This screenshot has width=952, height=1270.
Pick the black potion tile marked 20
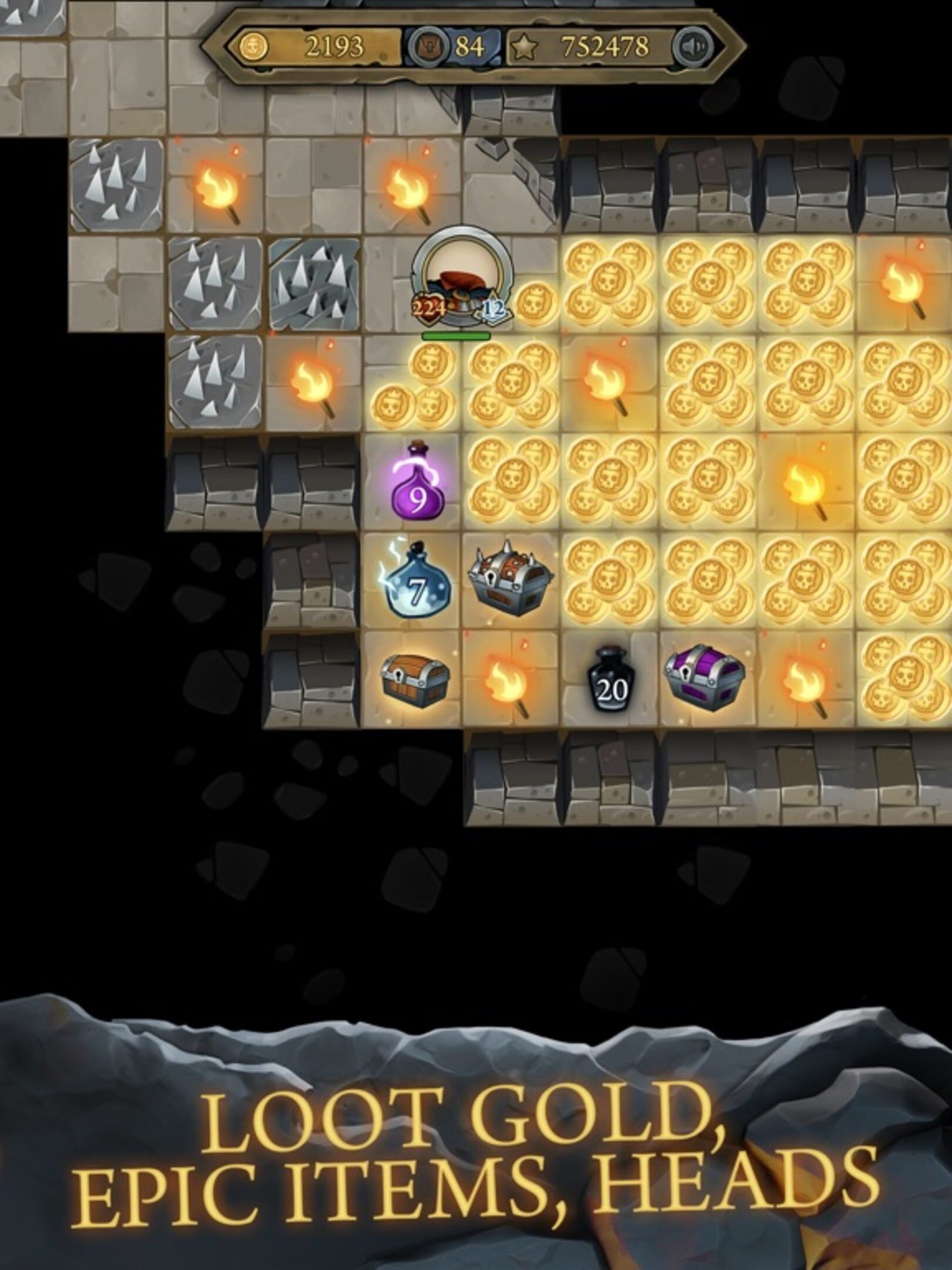point(611,682)
